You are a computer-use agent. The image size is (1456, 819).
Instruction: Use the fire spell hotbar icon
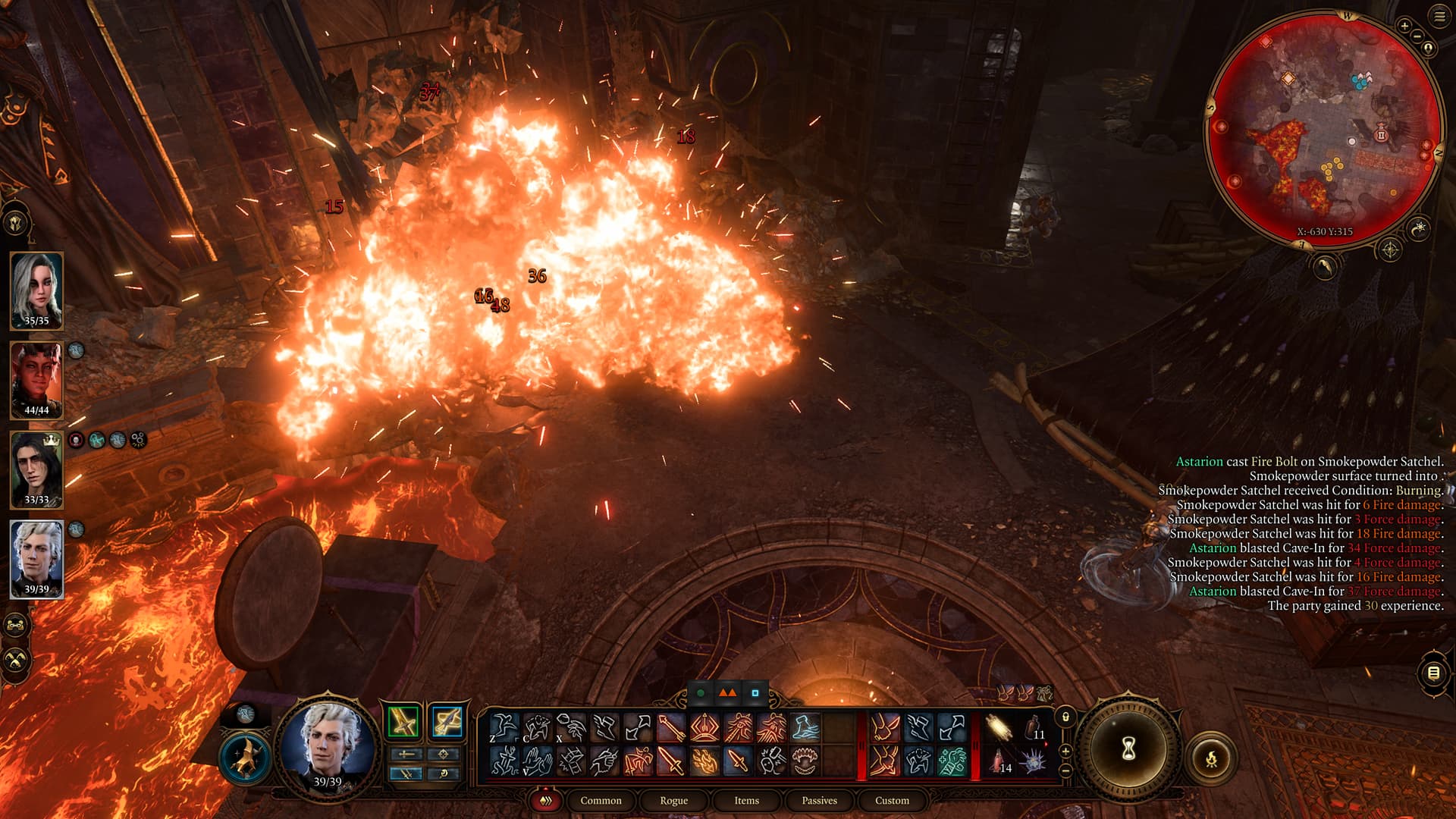pyautogui.click(x=704, y=761)
